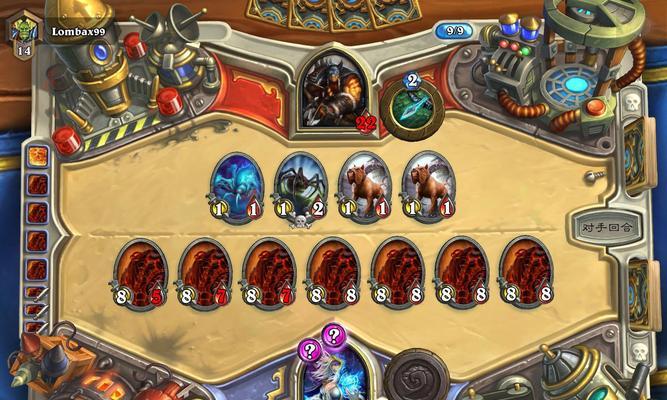Viewport: 667px width, 400px height.
Task: Select your mage hero portrait
Action: tap(334, 377)
